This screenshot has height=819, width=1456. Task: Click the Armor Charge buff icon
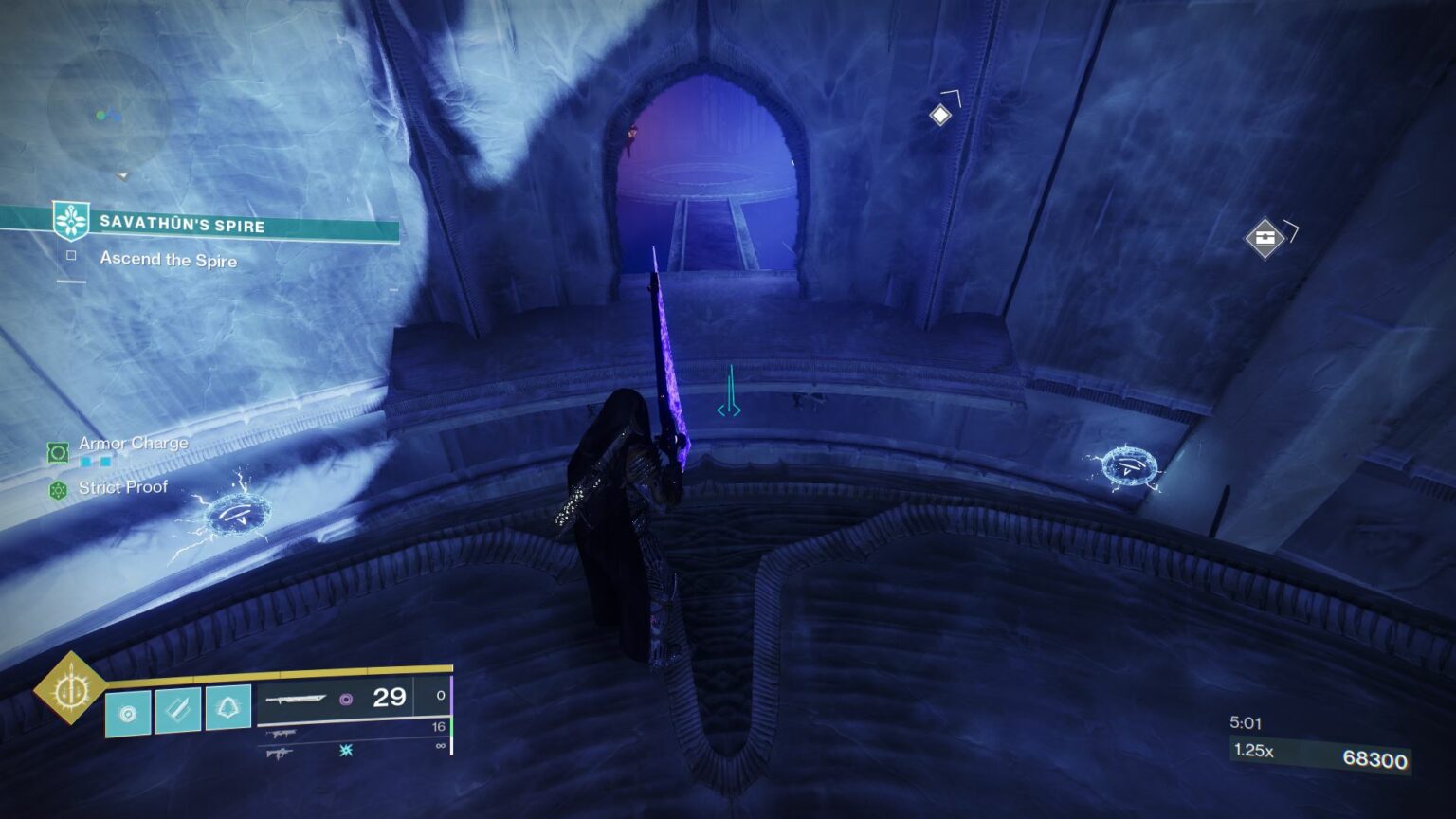tap(57, 452)
